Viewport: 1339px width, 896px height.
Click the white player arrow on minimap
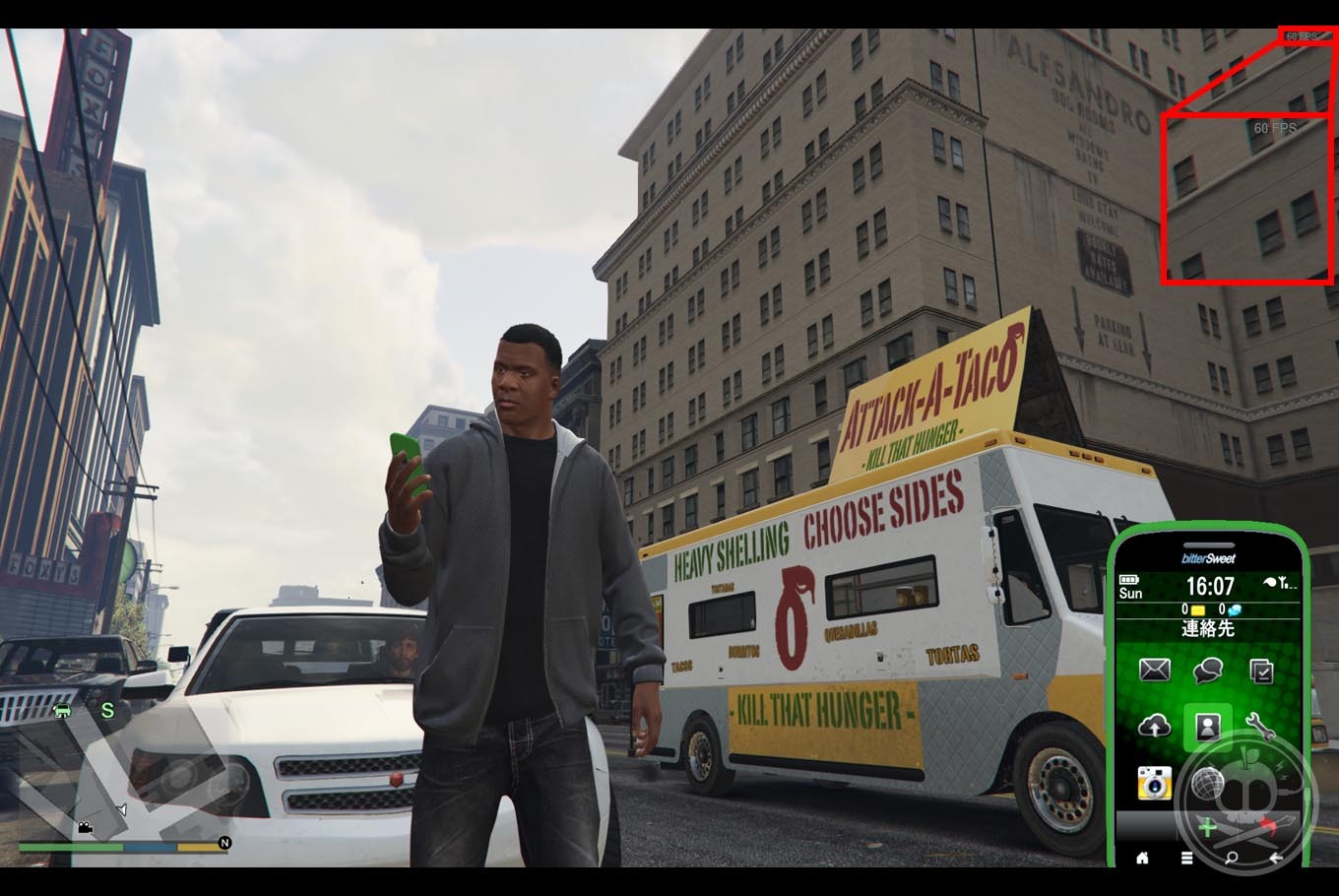[121, 809]
